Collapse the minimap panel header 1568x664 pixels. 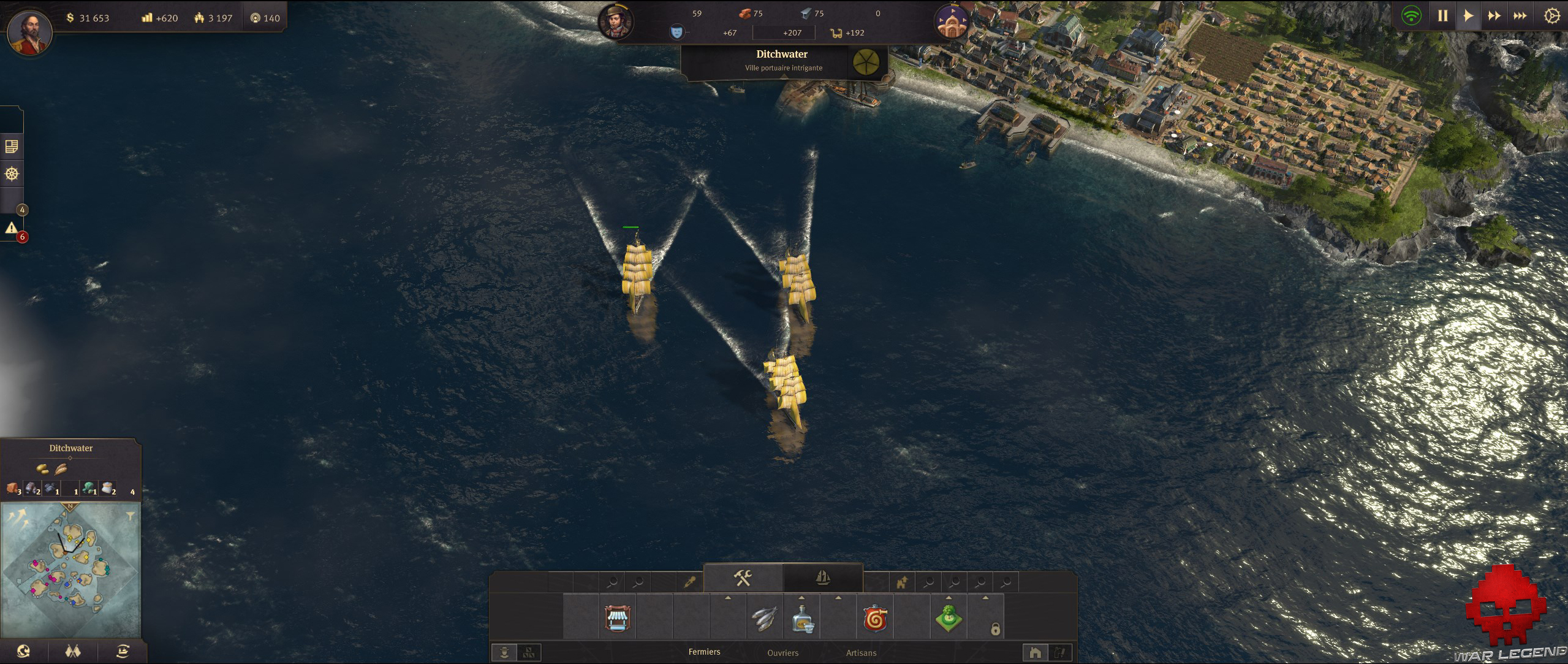point(70,448)
